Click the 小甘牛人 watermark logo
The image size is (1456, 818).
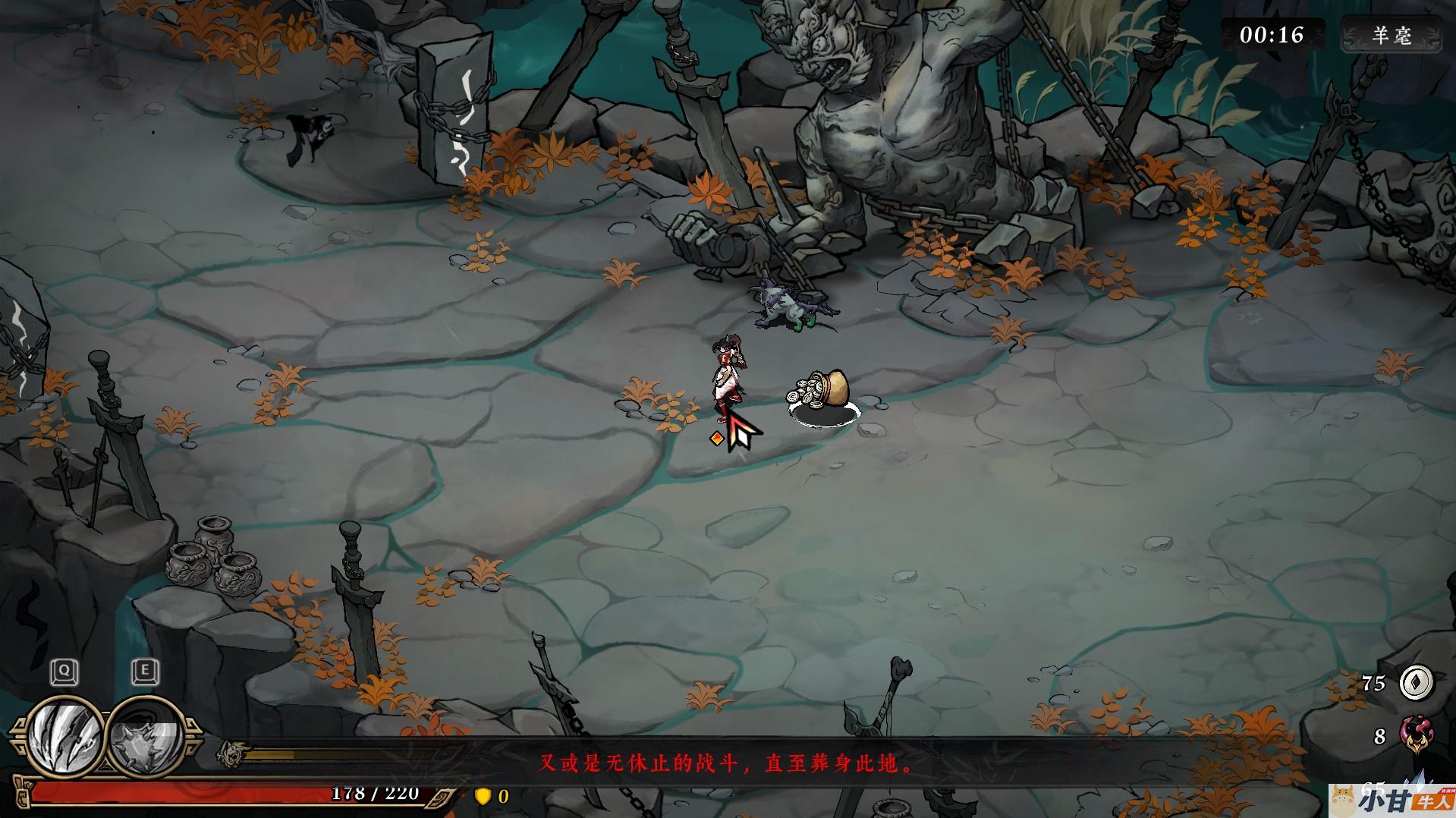(x=1392, y=800)
